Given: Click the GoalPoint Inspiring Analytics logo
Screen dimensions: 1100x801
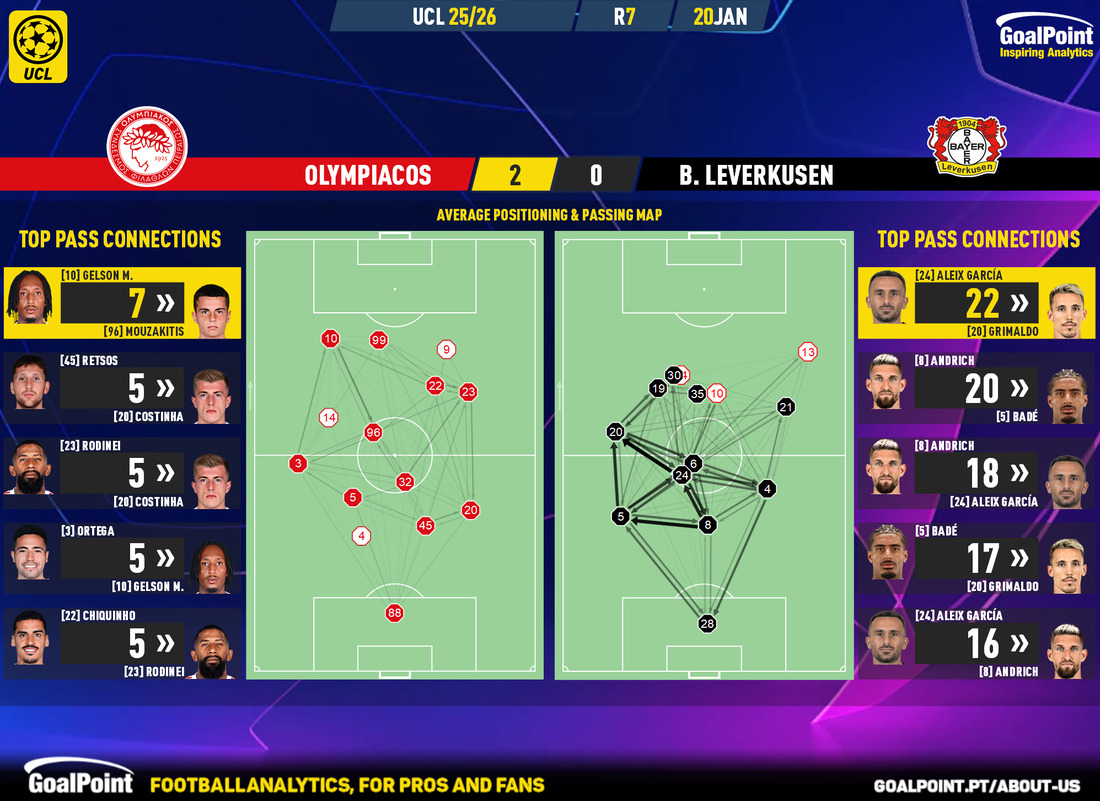Looking at the screenshot, I should click(1045, 40).
